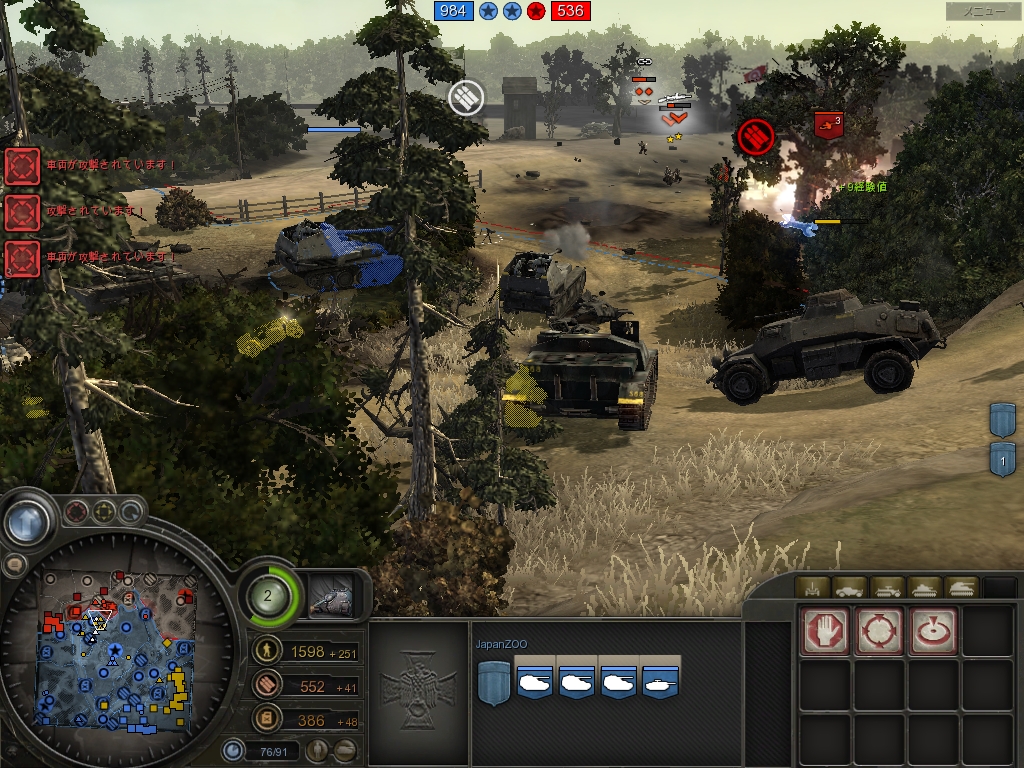Choose the ground-target attack command icon
The height and width of the screenshot is (768, 1024).
tap(932, 630)
